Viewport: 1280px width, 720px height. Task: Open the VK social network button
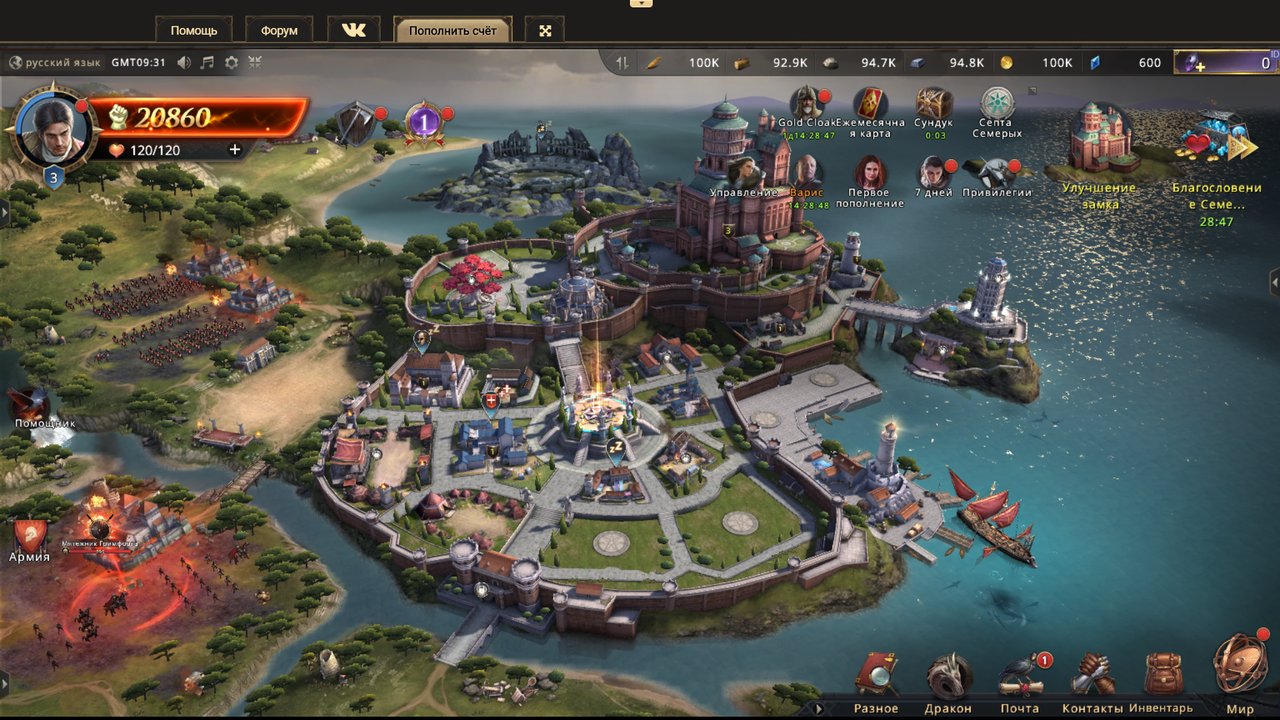(354, 30)
